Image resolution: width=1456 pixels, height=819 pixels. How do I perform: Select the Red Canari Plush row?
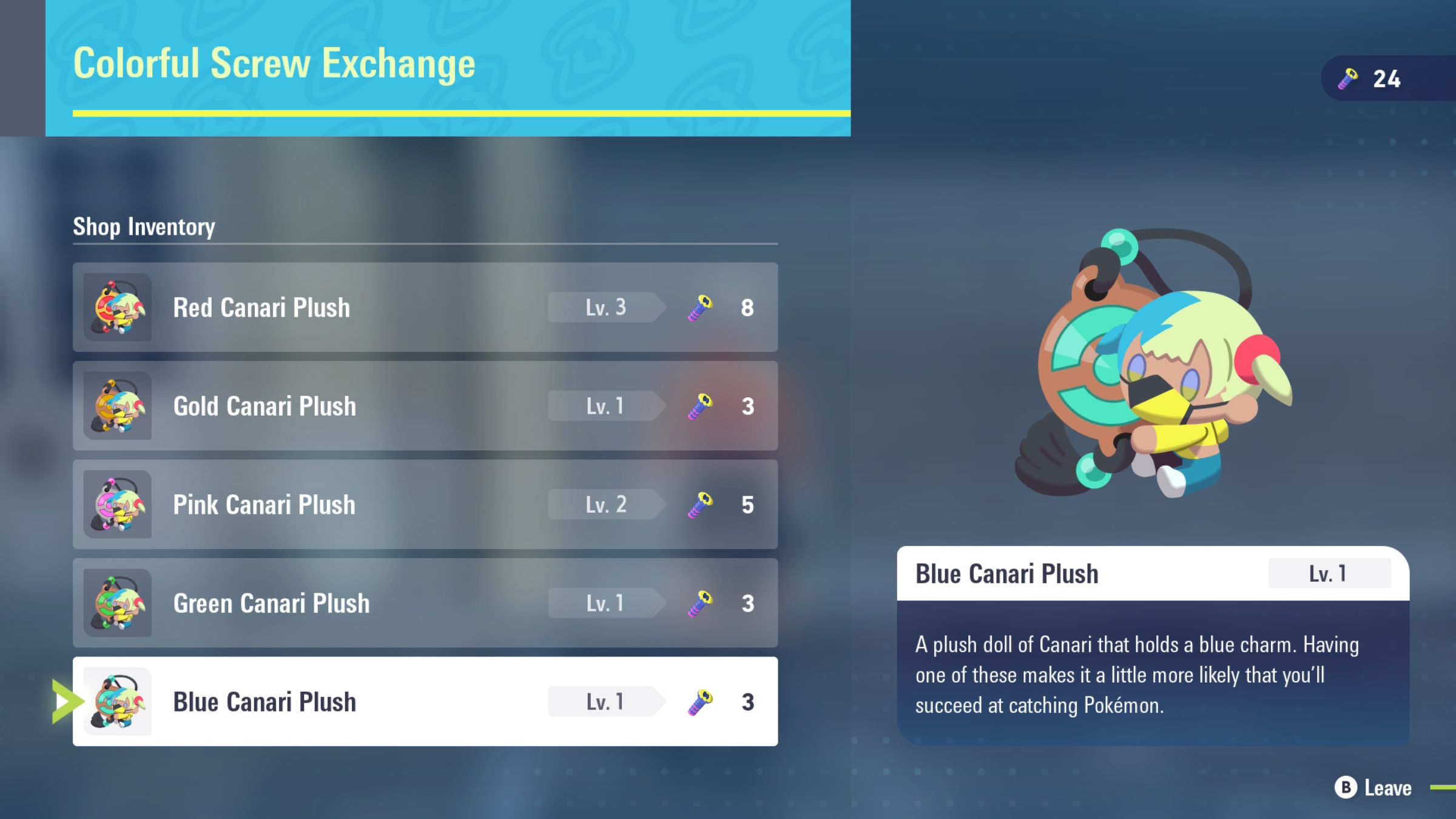click(x=425, y=307)
